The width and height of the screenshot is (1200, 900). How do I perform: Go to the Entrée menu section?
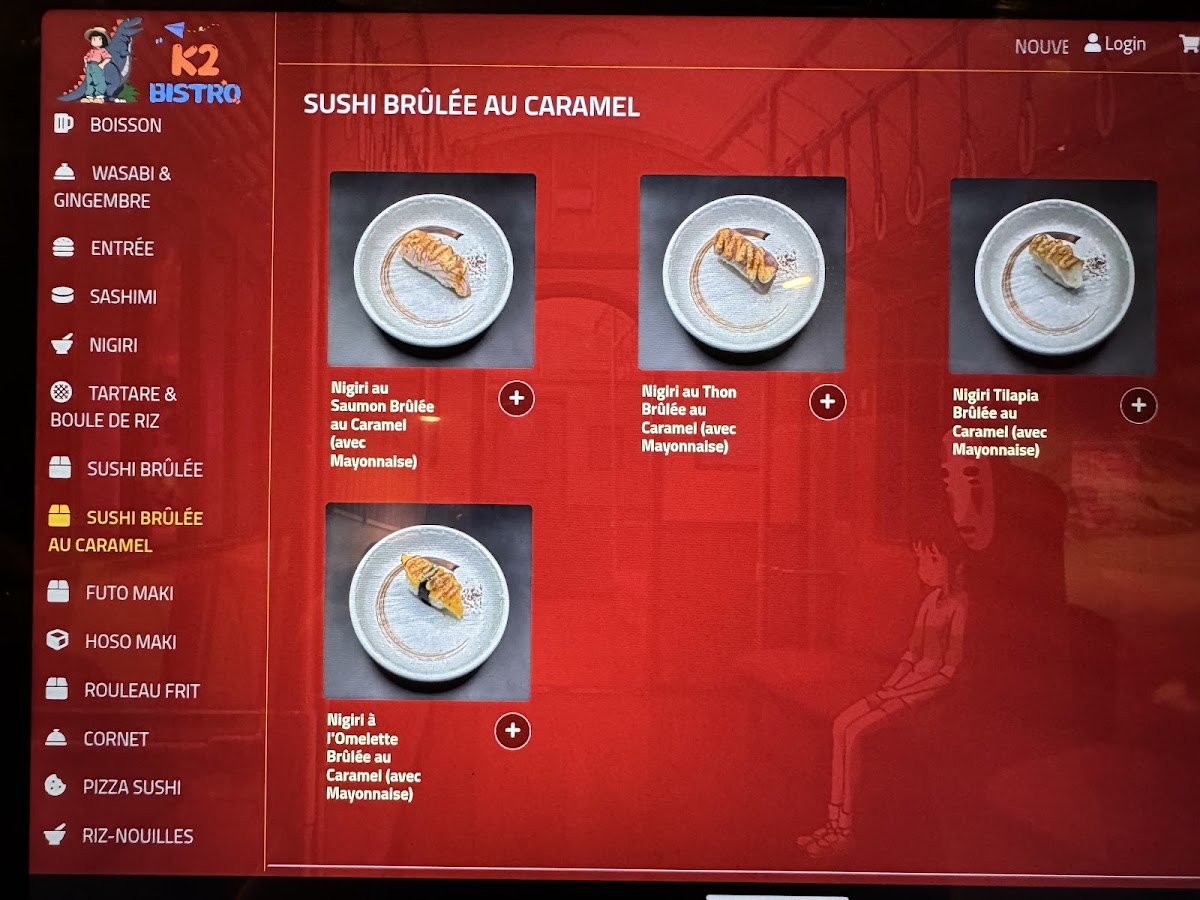[121, 249]
